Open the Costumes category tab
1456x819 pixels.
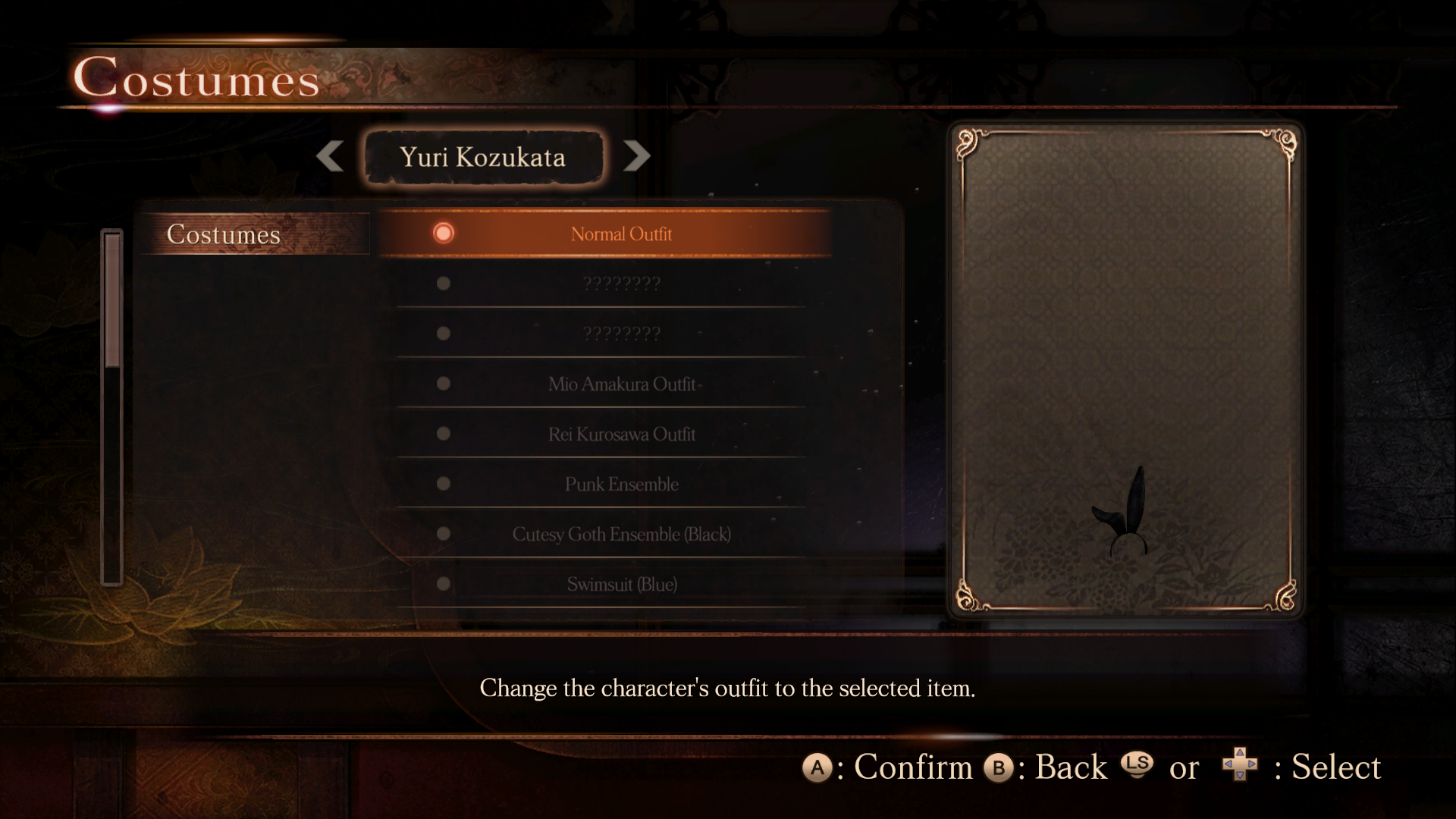[x=224, y=234]
